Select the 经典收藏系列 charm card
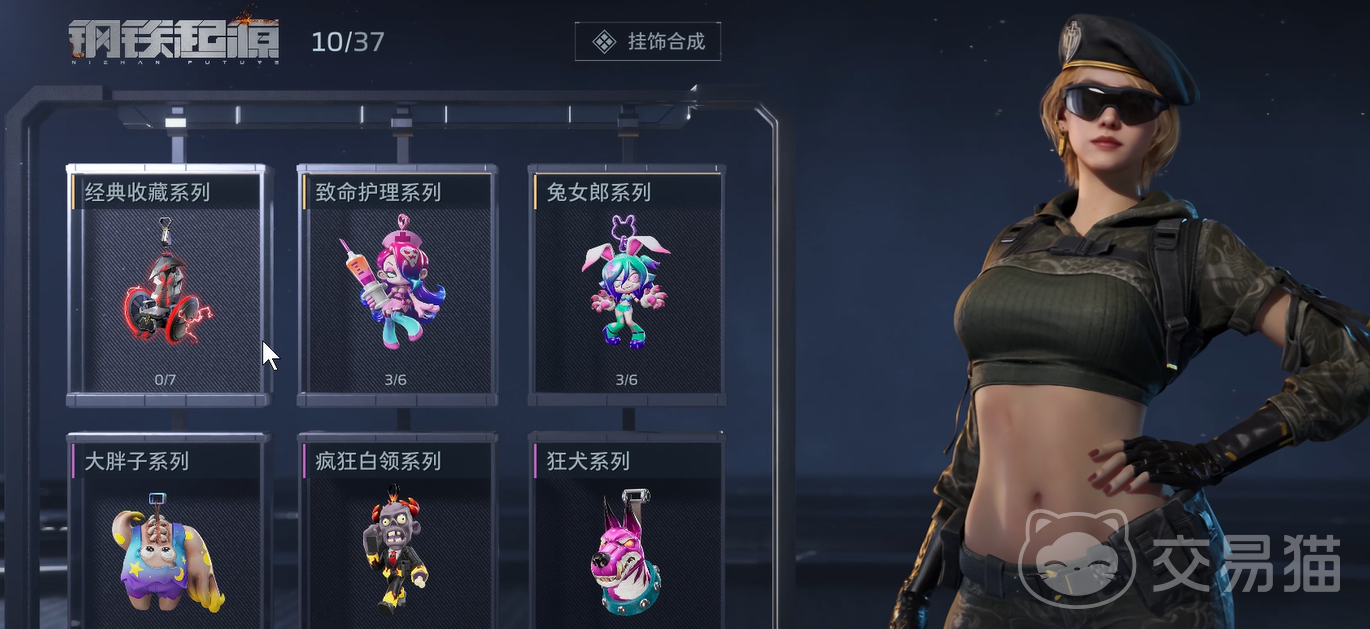This screenshot has width=1370, height=629. tap(167, 287)
